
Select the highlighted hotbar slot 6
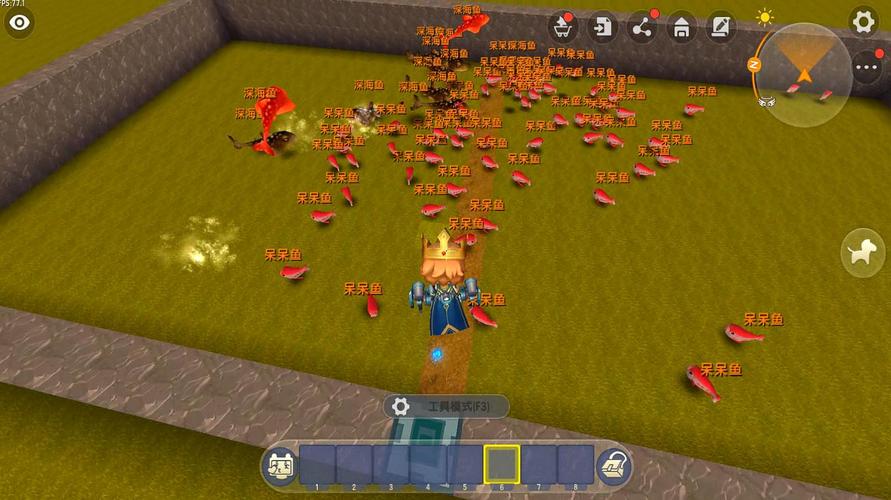[x=502, y=464]
